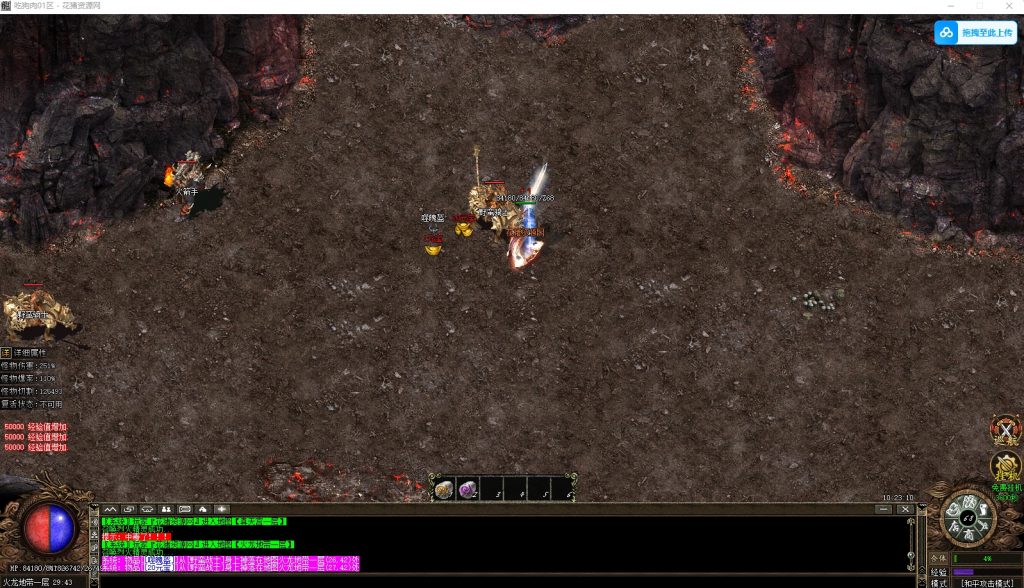Minimize the game window
This screenshot has height=588, width=1024.
click(951, 6)
